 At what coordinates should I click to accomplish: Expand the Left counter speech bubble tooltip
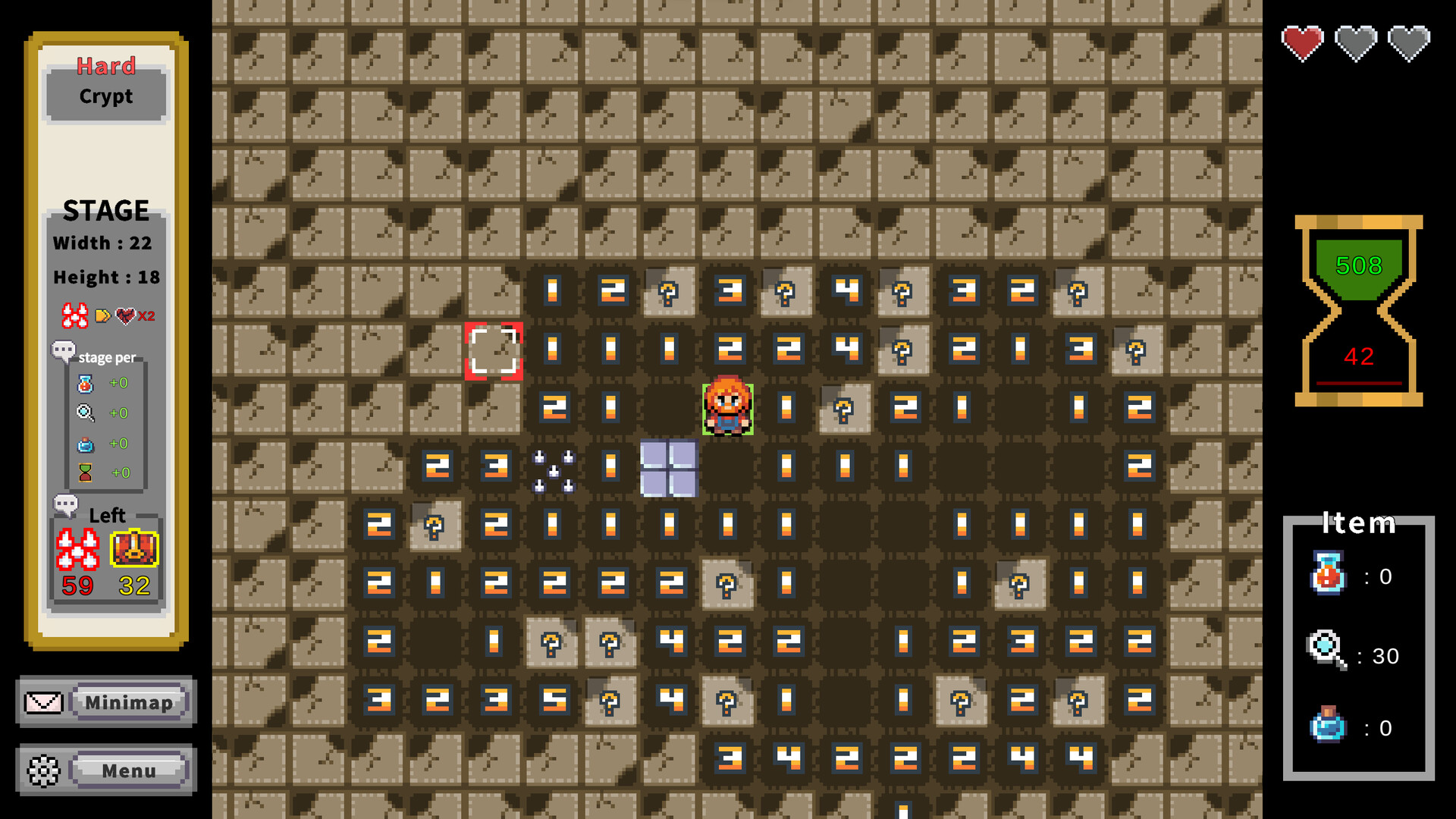67,504
